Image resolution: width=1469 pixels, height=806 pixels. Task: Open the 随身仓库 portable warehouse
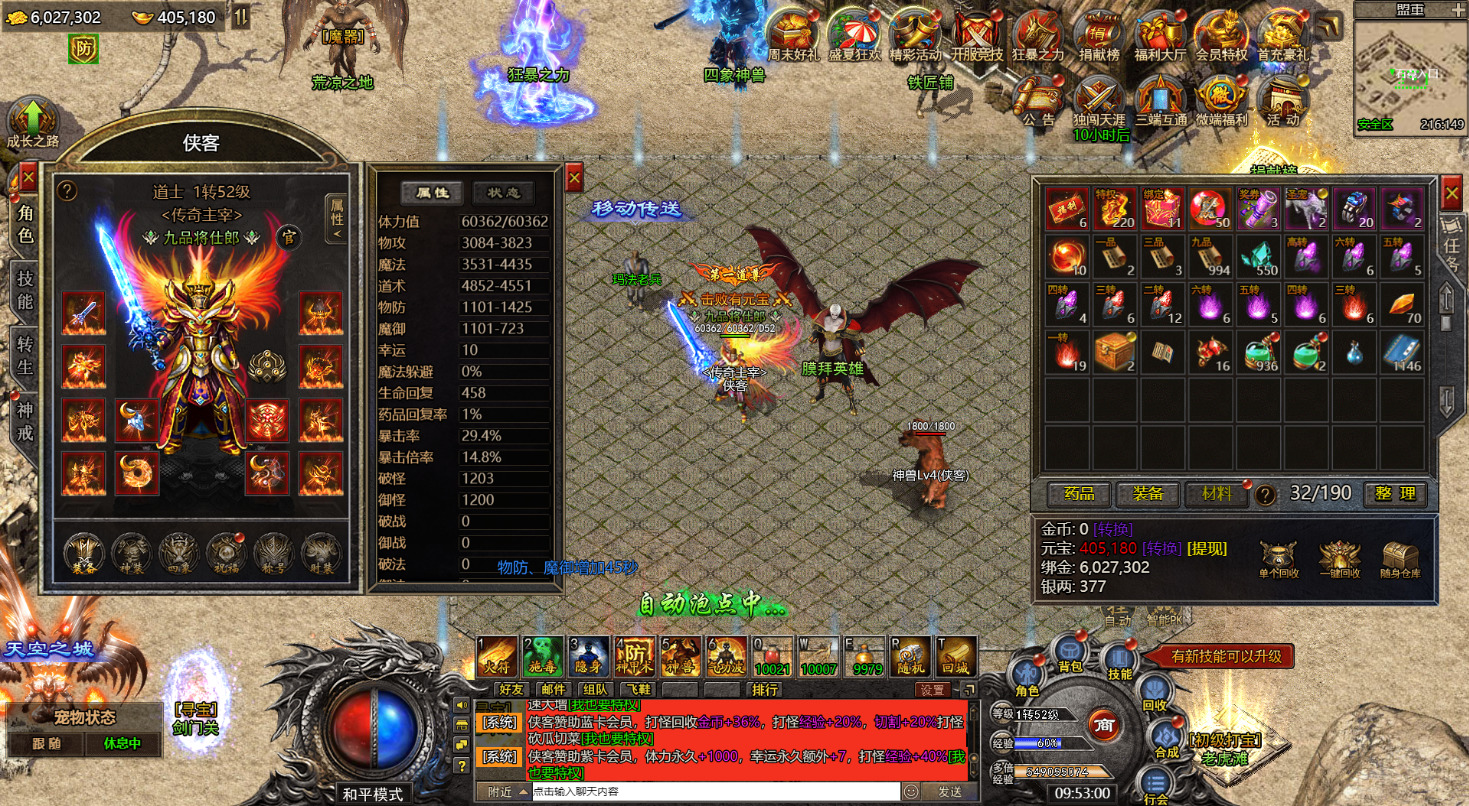point(1401,558)
